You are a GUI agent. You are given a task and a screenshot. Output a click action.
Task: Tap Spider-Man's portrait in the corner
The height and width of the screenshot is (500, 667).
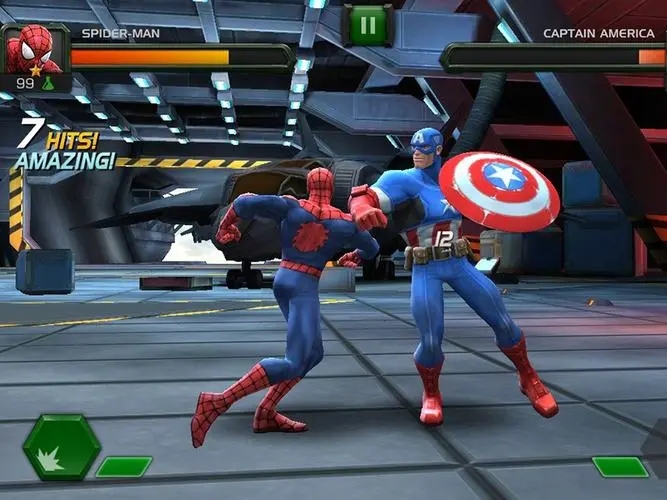point(34,48)
